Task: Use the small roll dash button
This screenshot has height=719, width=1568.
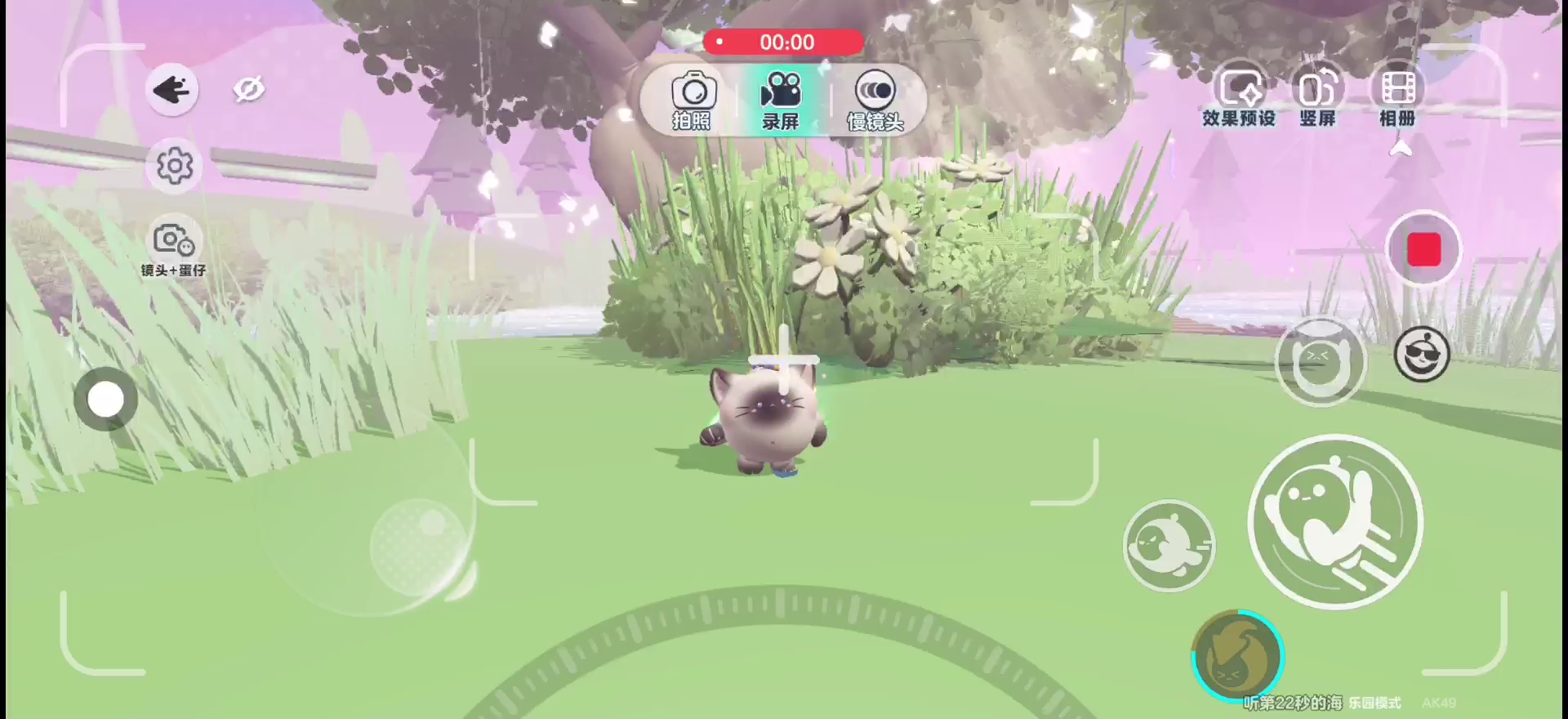Action: [1169, 545]
